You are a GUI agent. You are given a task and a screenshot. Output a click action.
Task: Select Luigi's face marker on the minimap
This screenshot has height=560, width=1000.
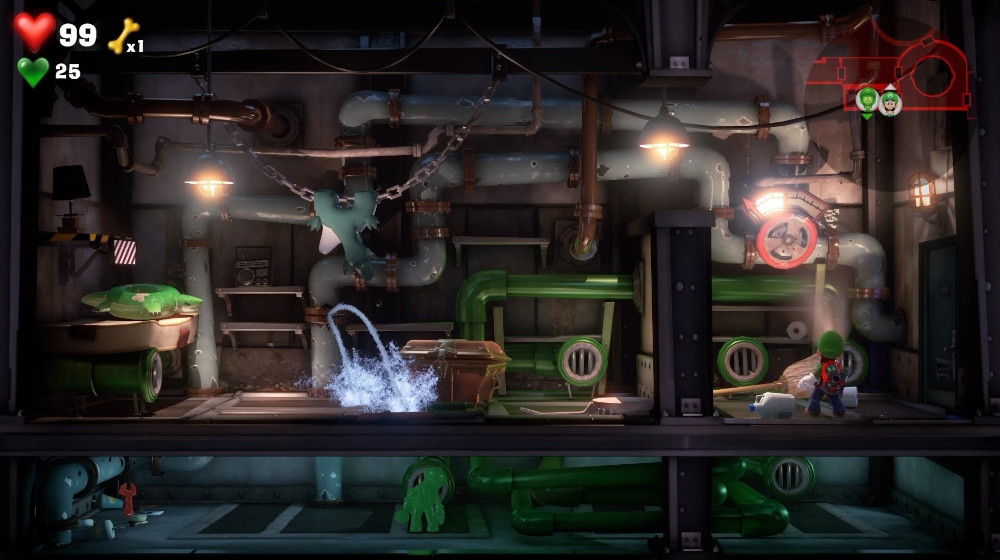(890, 100)
